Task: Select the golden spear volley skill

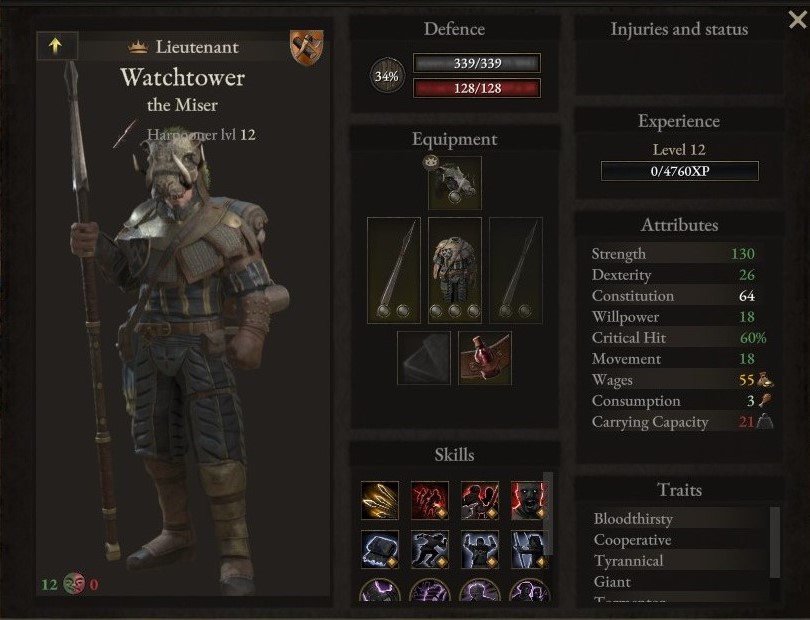Action: [380, 500]
